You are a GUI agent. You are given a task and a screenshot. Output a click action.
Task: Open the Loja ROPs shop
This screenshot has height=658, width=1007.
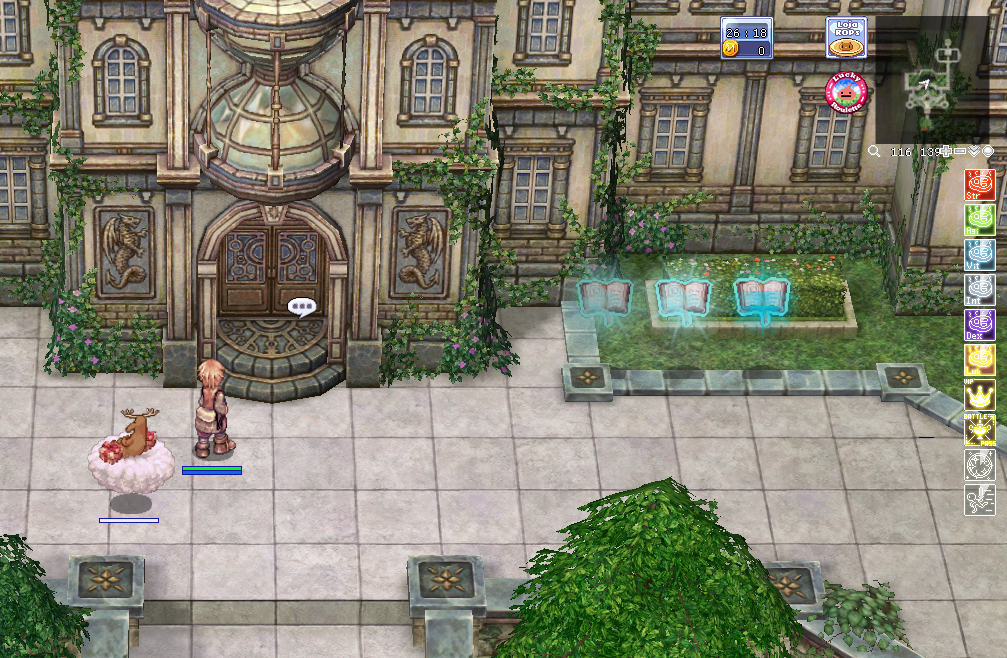coord(846,37)
